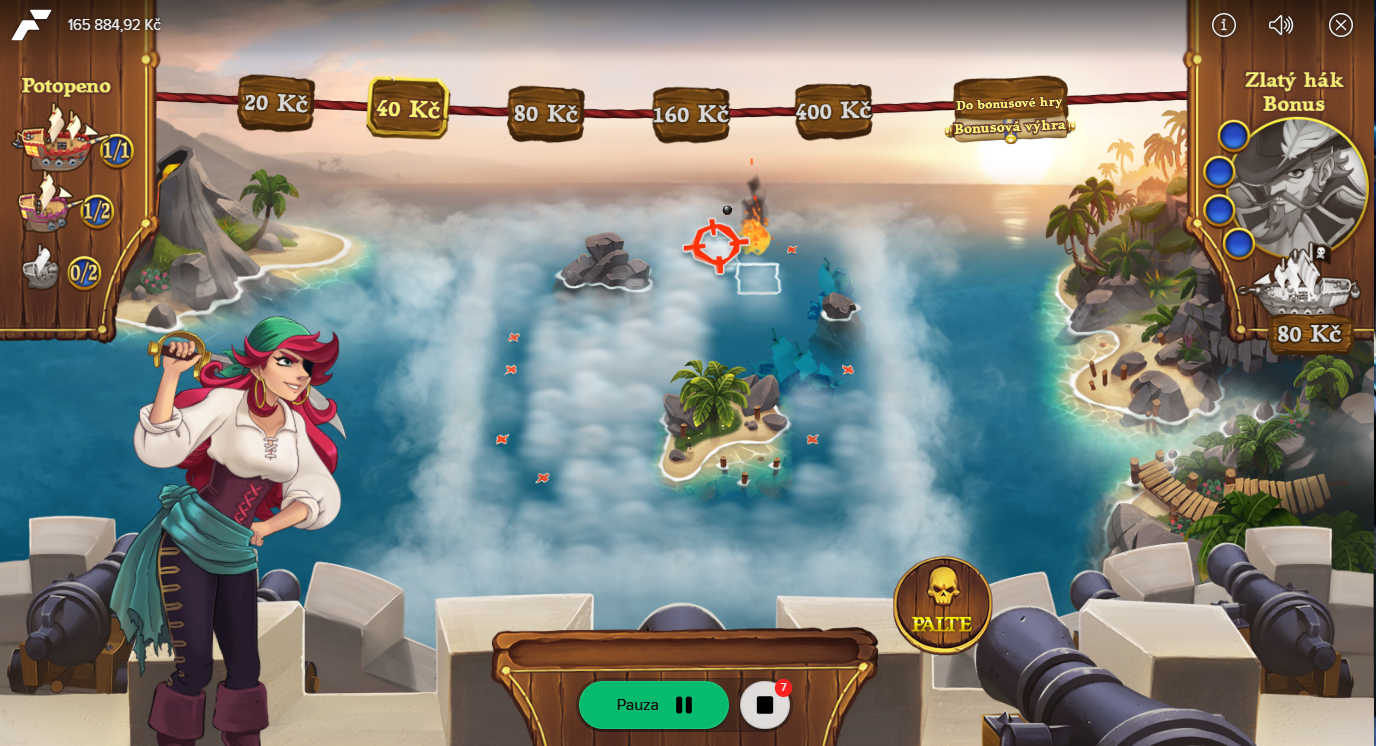
Task: Pause autoplay with the green Pauza button
Action: (653, 705)
